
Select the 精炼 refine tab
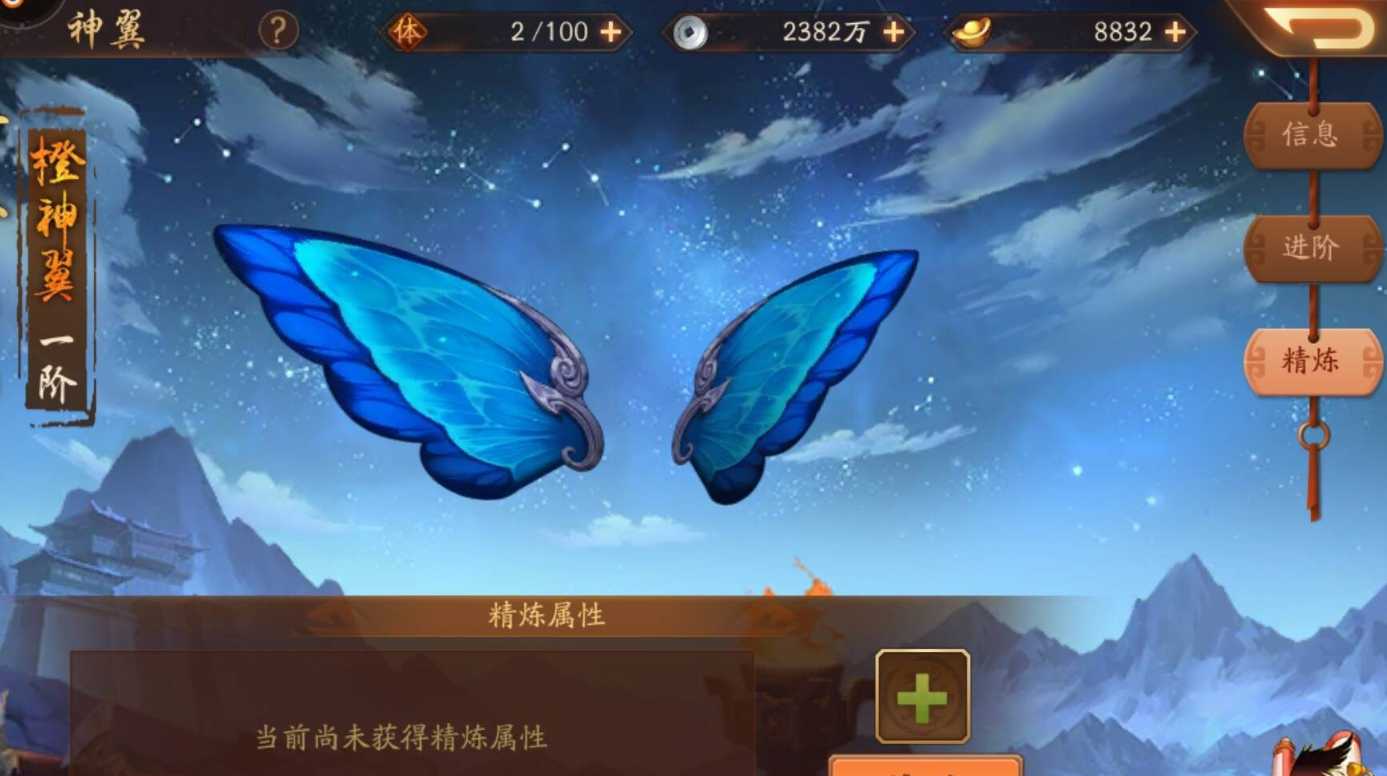click(x=1313, y=361)
